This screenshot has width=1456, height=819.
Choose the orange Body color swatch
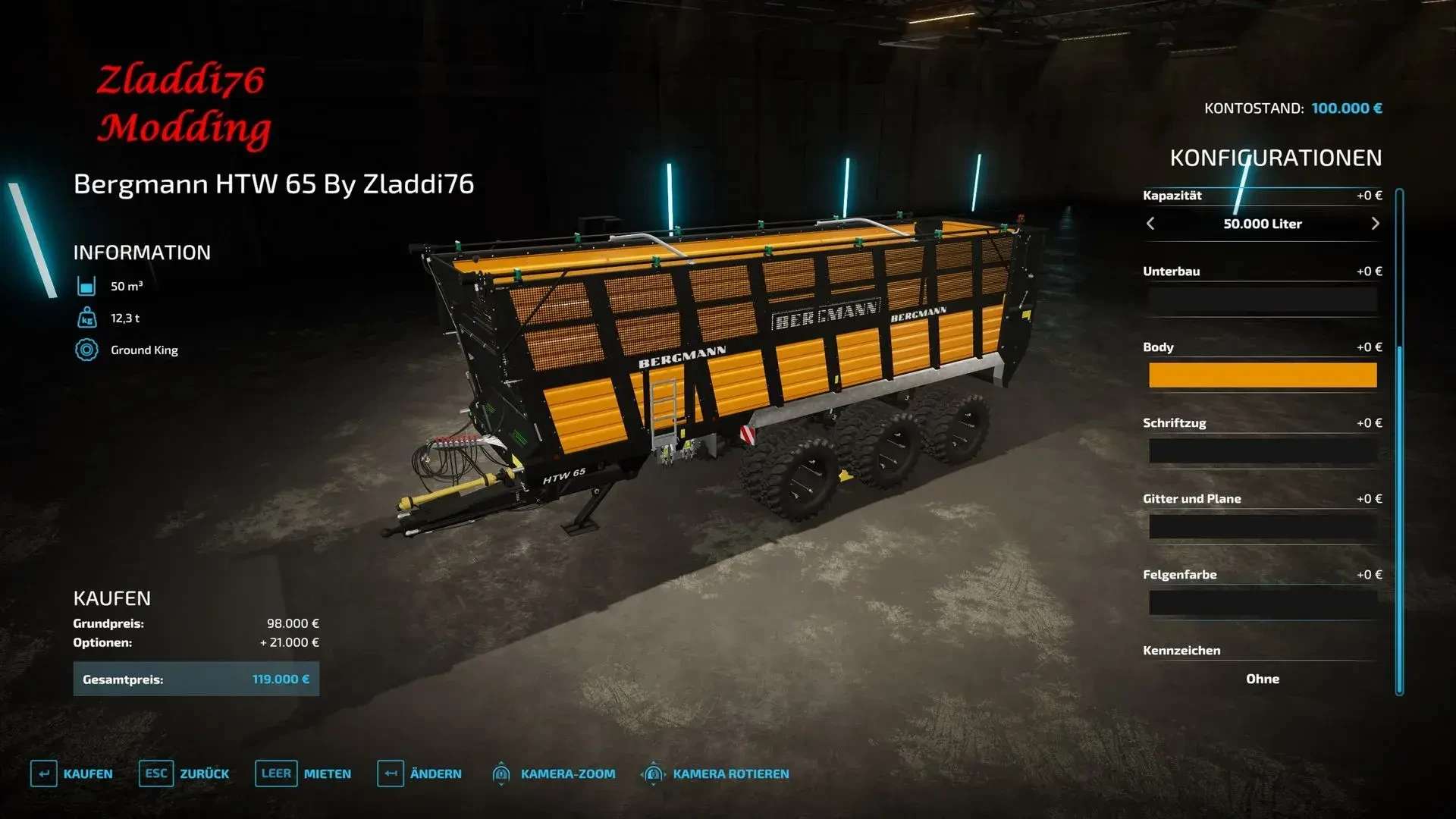click(x=1262, y=375)
